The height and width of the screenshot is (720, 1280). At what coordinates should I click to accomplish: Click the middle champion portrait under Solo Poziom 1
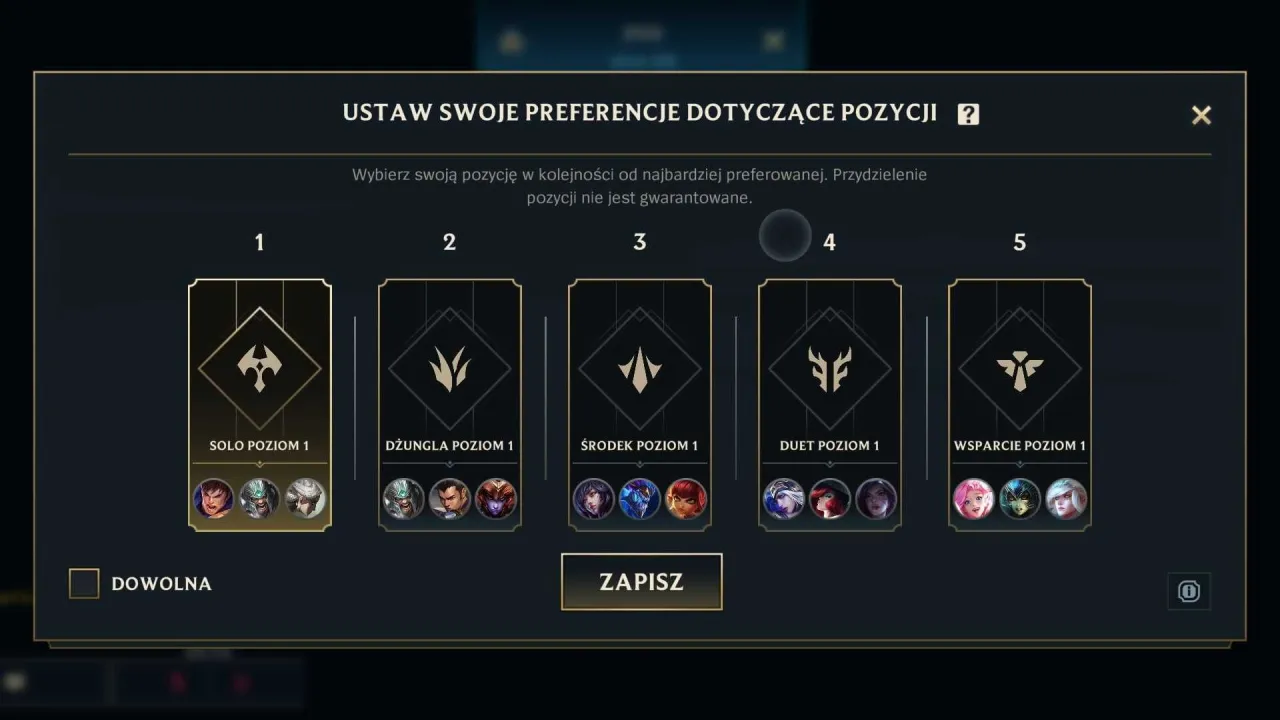click(259, 499)
